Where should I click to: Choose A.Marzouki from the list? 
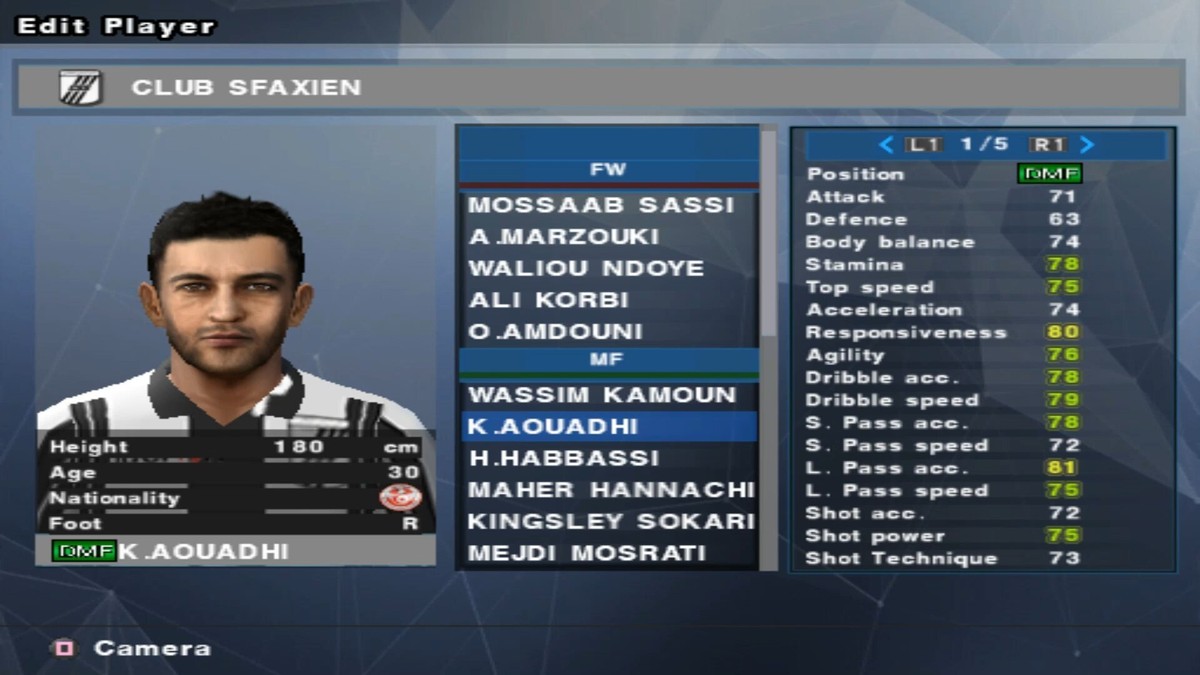(564, 237)
